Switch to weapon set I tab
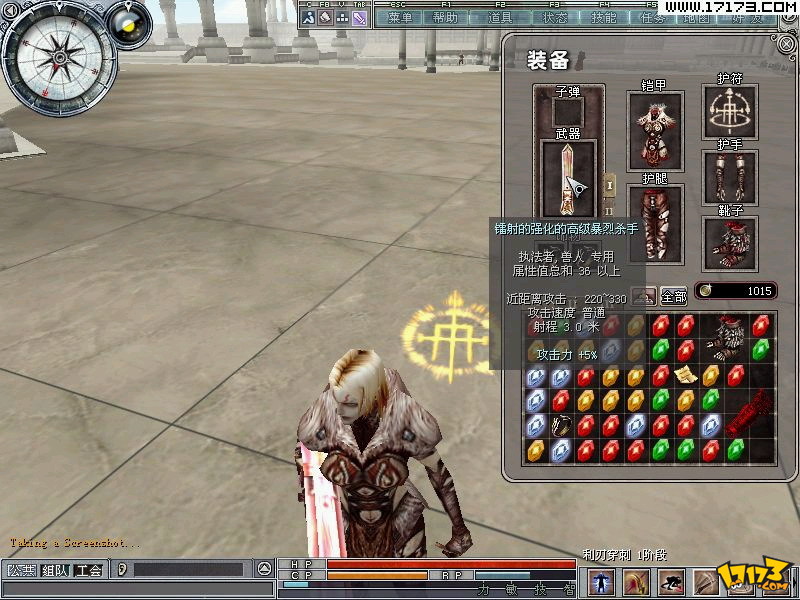The height and width of the screenshot is (600, 800). tap(609, 186)
